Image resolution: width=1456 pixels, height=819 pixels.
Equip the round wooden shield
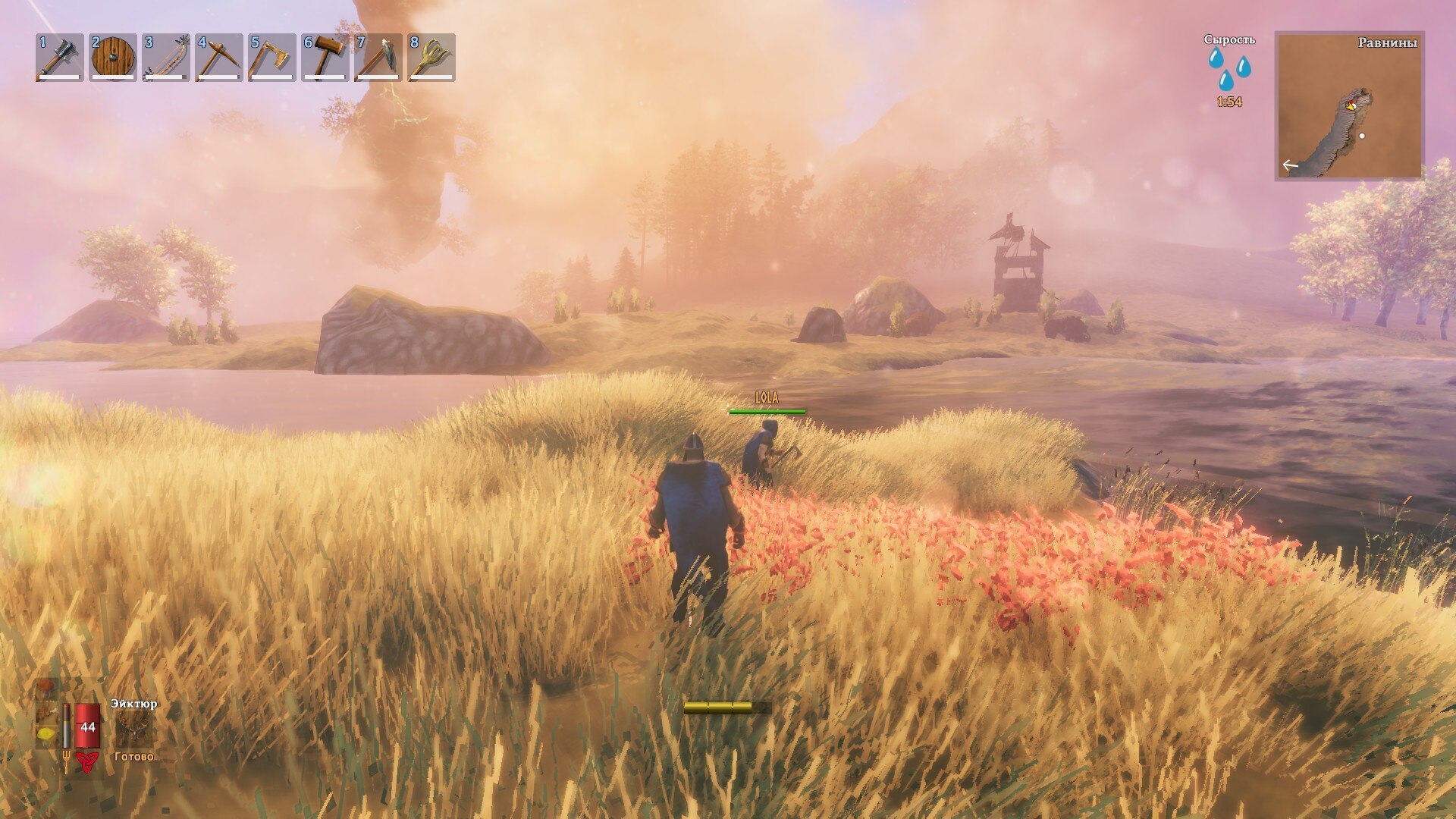(113, 57)
